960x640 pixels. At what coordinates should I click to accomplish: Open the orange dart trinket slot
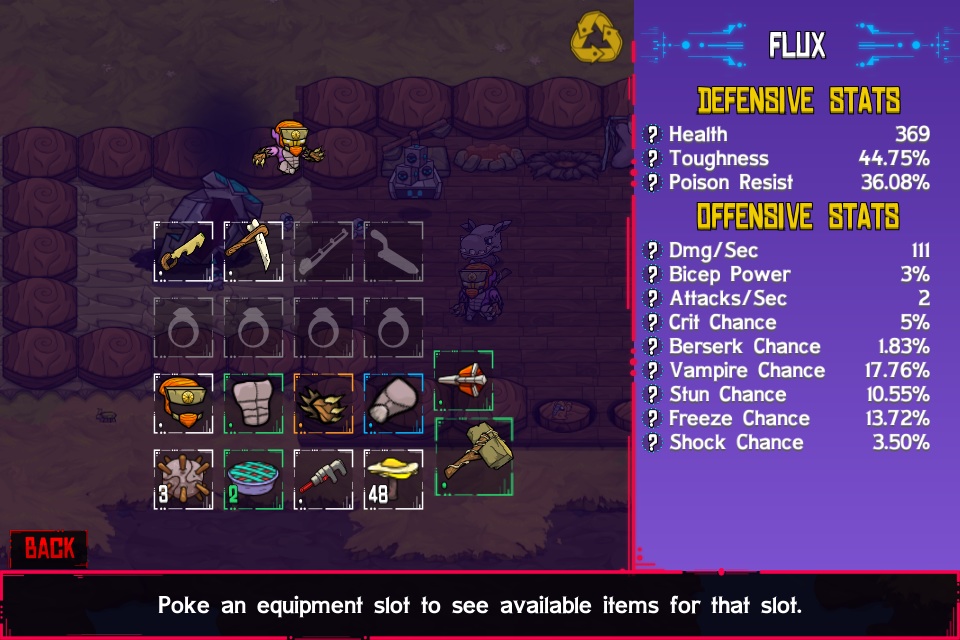pyautogui.click(x=463, y=380)
